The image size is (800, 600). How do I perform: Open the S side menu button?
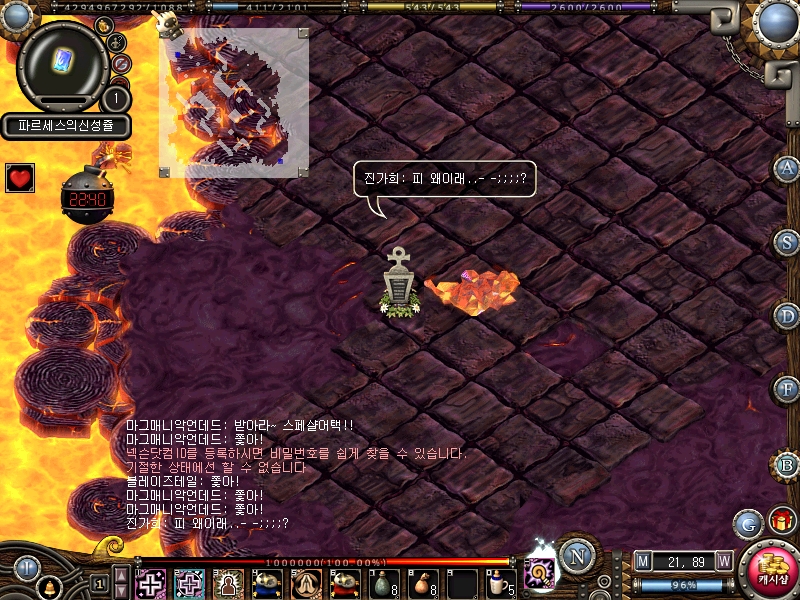pos(787,241)
